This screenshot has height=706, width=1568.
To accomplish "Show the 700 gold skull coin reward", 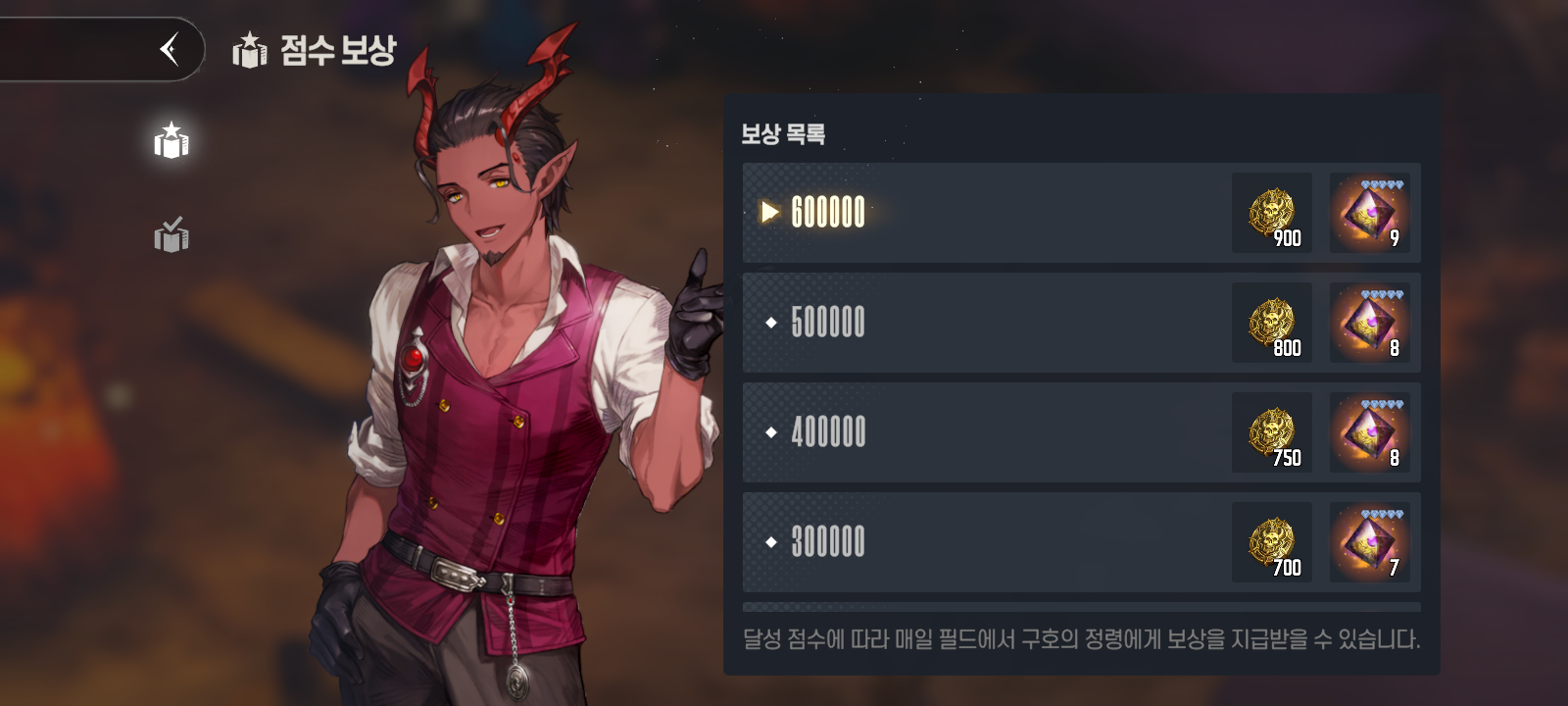I will point(1272,542).
